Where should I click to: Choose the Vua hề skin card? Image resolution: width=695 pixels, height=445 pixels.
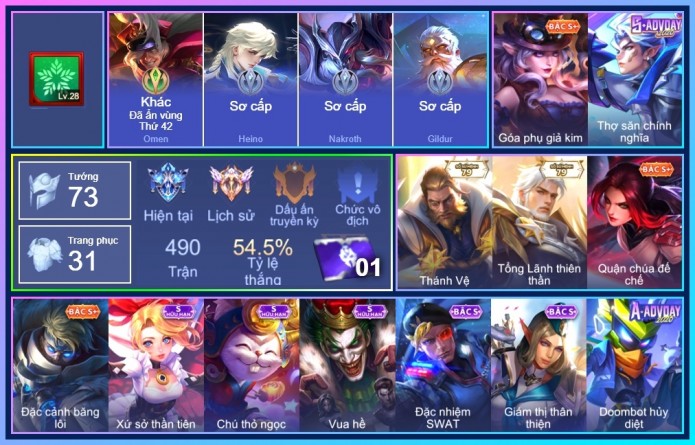coord(347,367)
